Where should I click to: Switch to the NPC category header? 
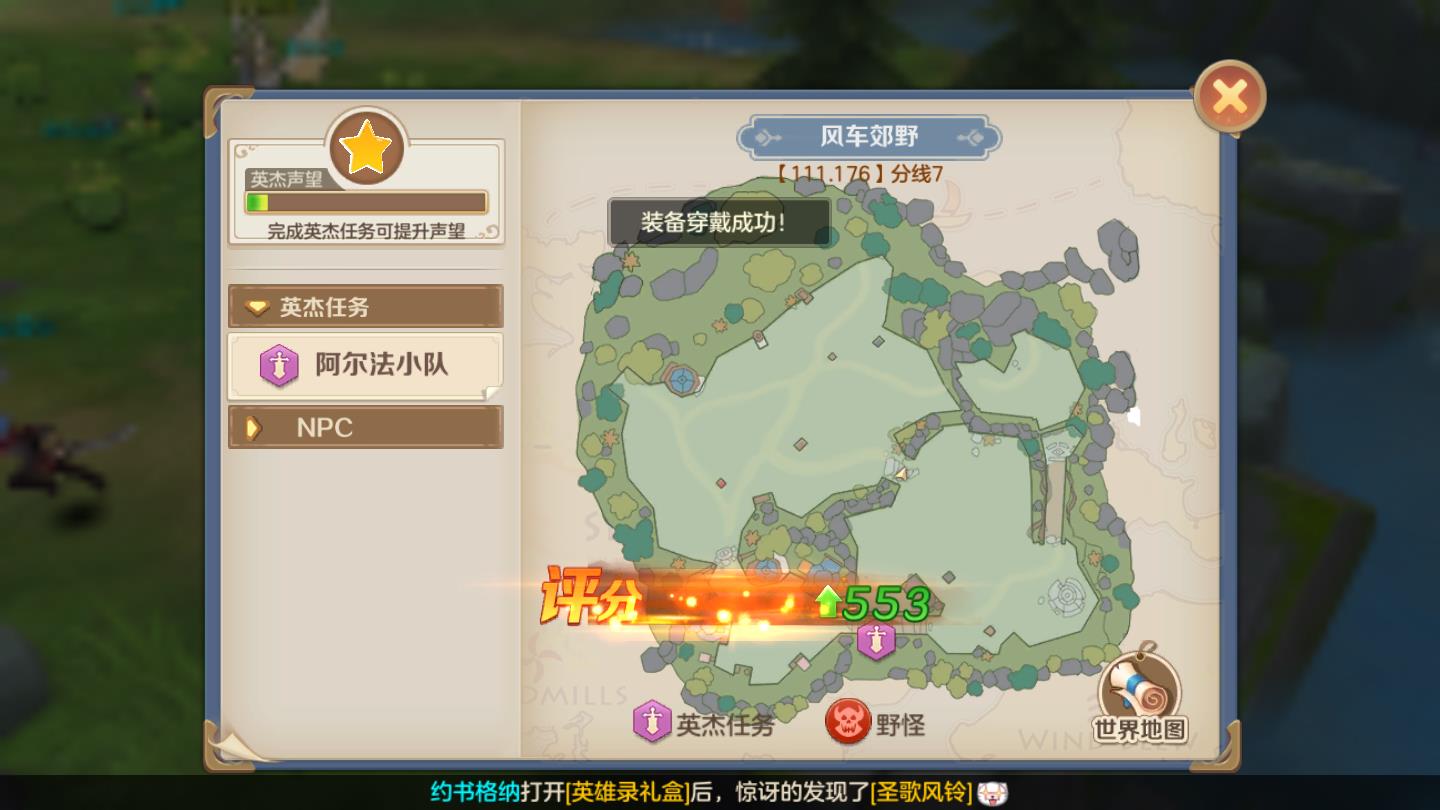tap(365, 427)
